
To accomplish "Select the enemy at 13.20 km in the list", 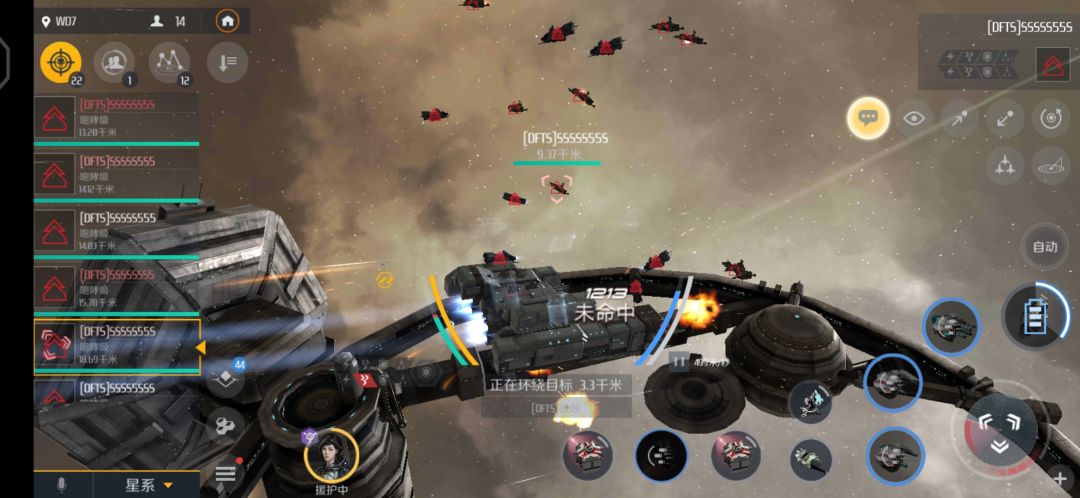I will (x=116, y=118).
